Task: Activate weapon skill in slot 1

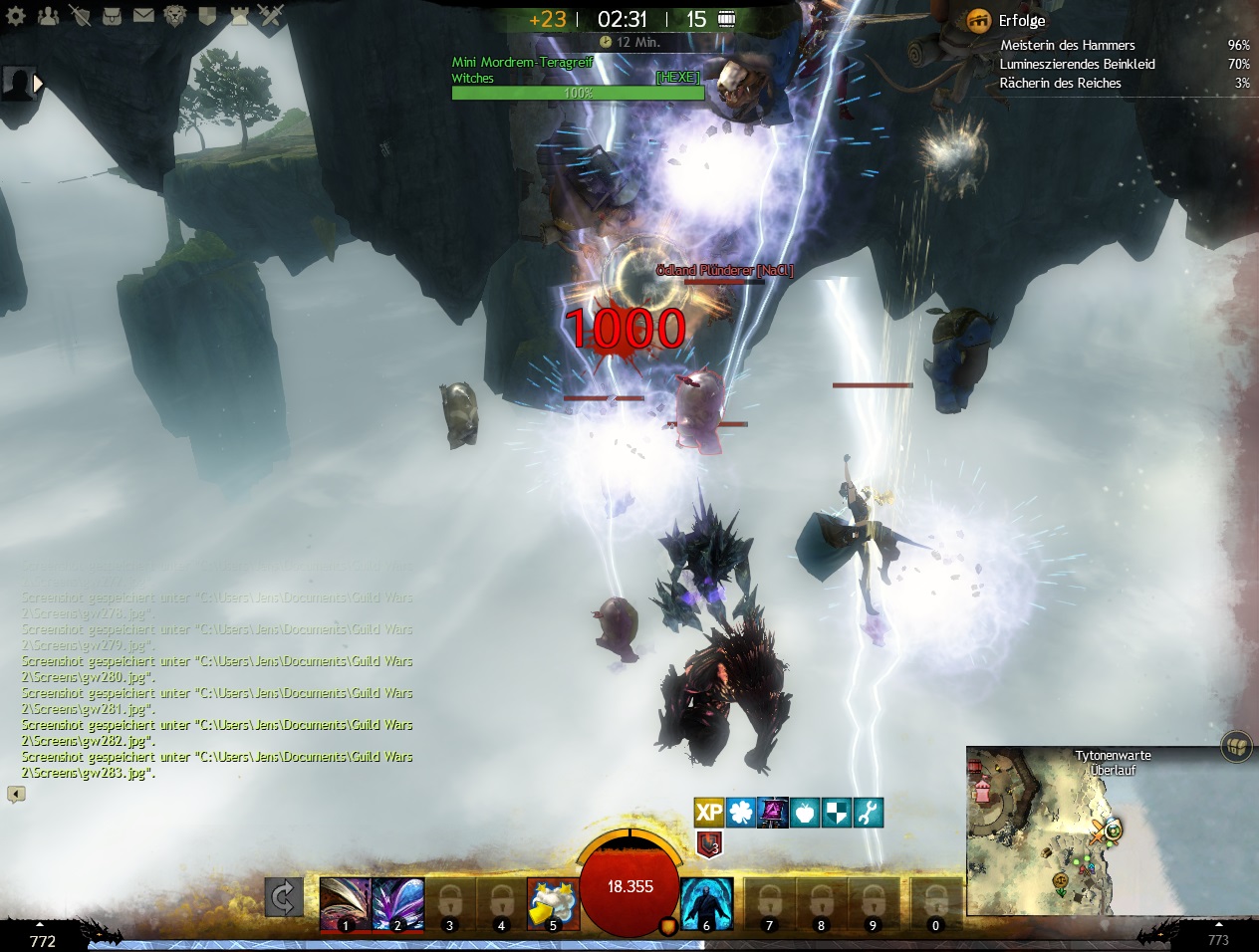Action: pos(345,903)
